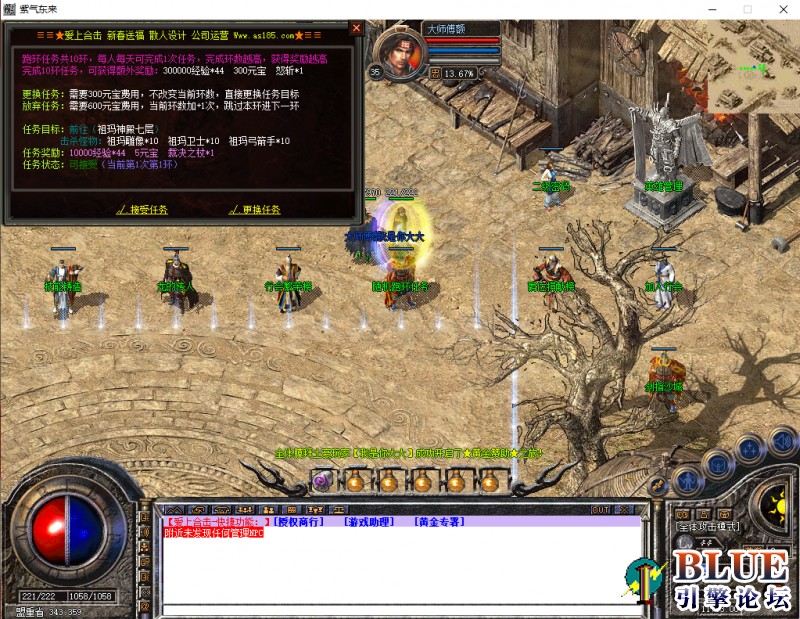Accept the quest via 接受任务
Viewport: 800px width, 619px height.
click(148, 210)
